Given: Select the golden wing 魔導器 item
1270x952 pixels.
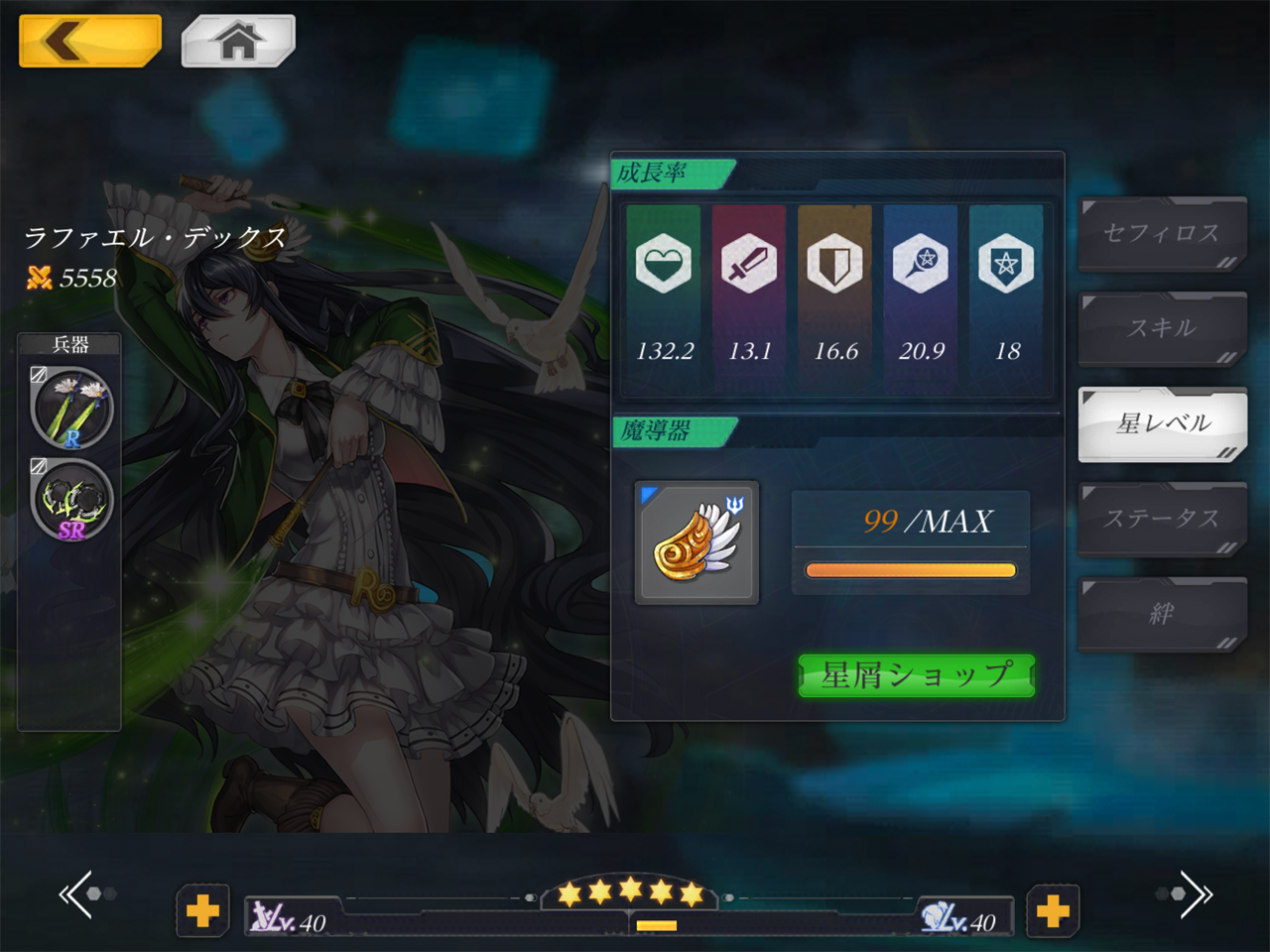Looking at the screenshot, I should [697, 542].
